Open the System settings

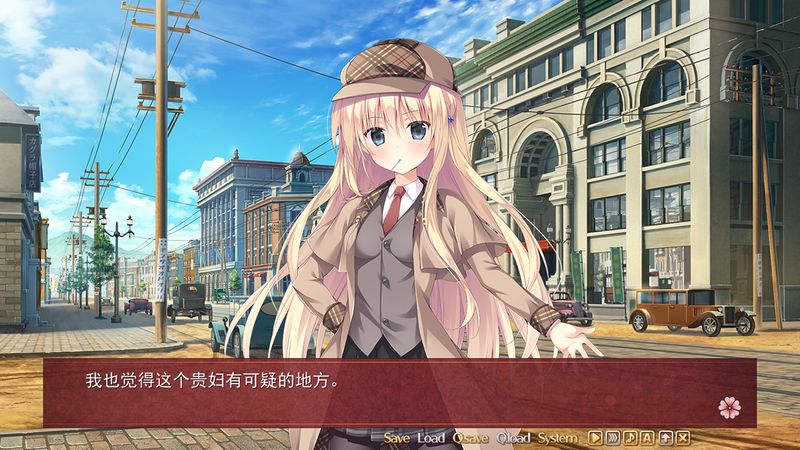coord(557,438)
